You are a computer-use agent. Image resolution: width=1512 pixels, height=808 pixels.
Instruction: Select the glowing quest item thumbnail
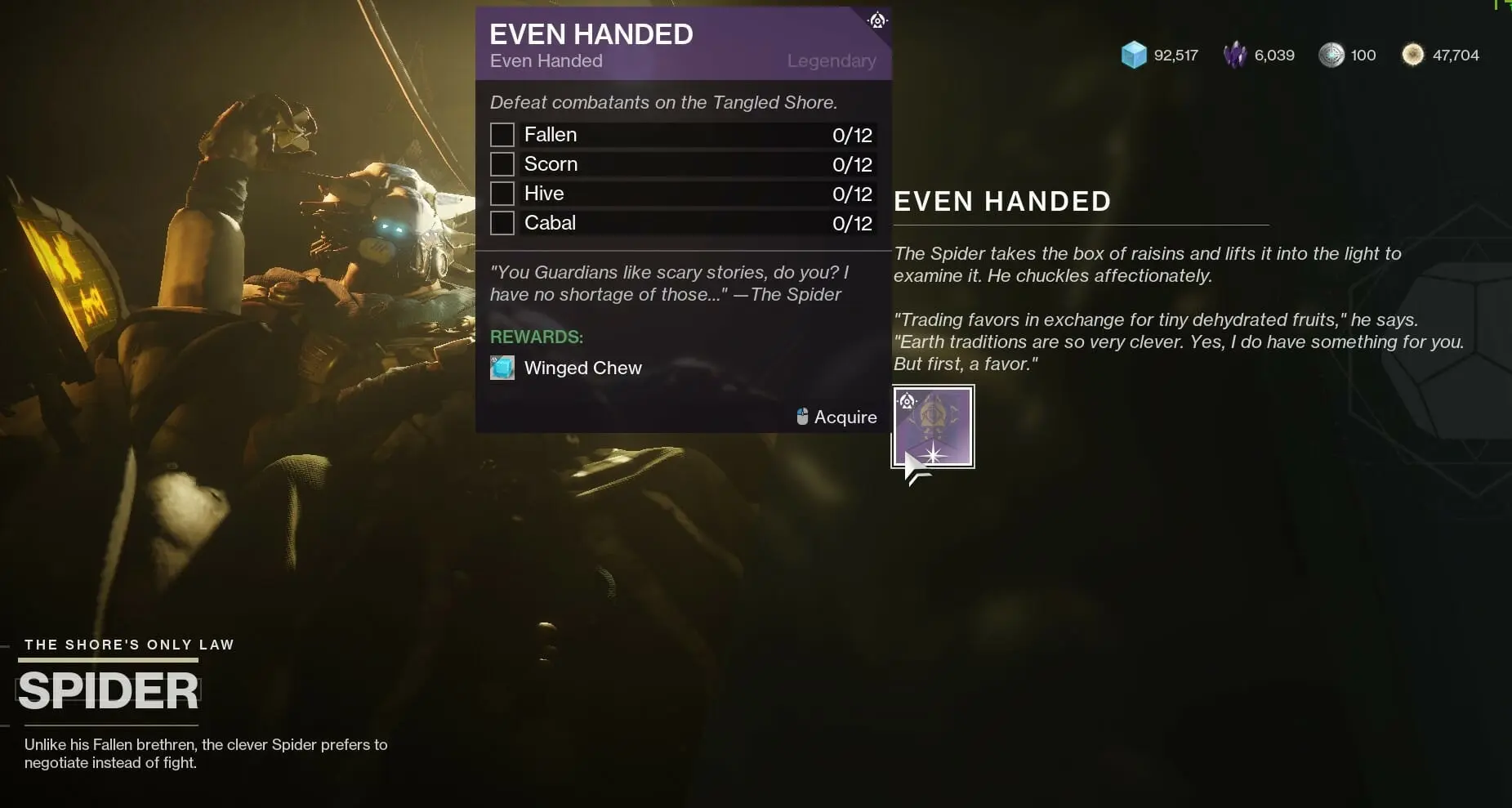click(x=933, y=426)
